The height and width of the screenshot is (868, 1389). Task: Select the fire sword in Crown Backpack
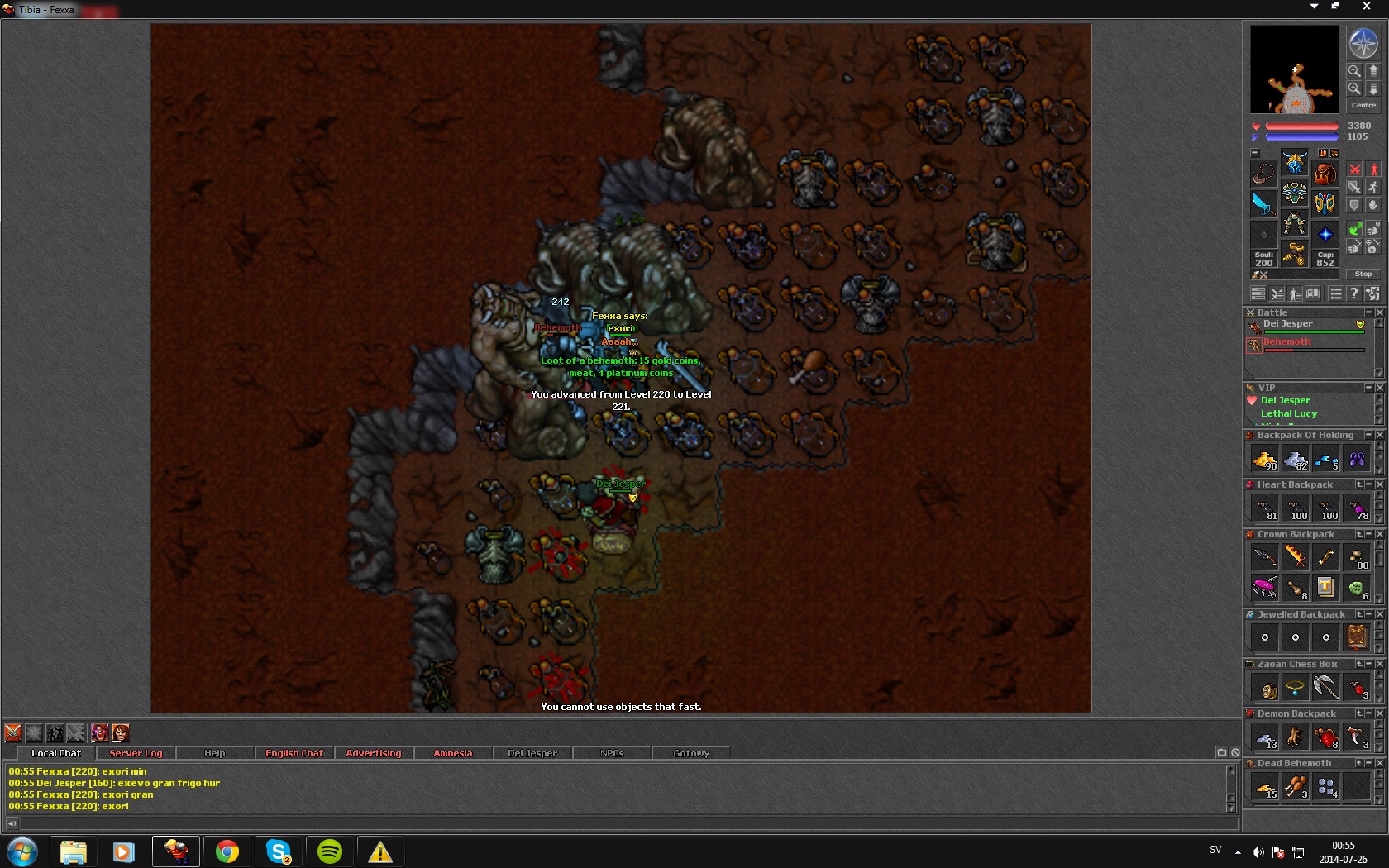pos(1296,557)
